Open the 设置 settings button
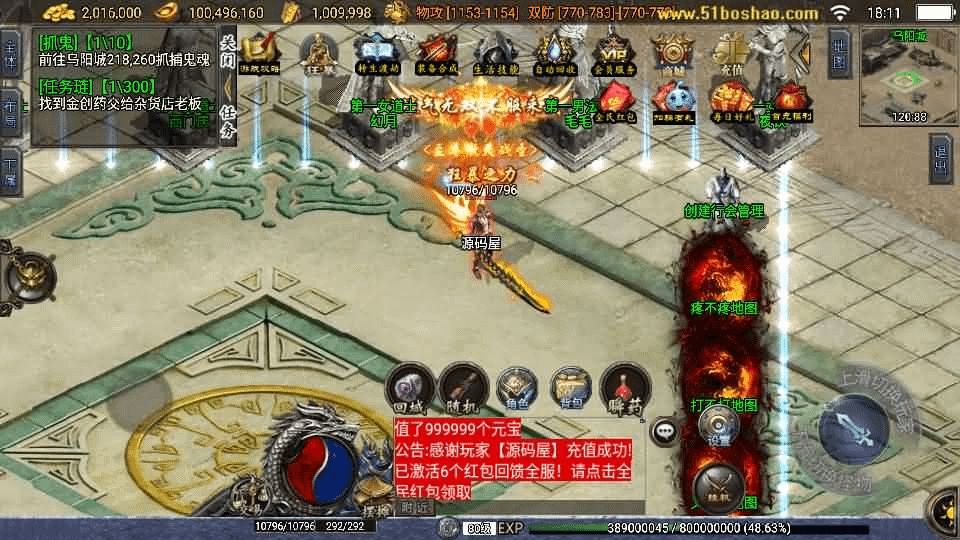960x540 pixels. click(718, 425)
